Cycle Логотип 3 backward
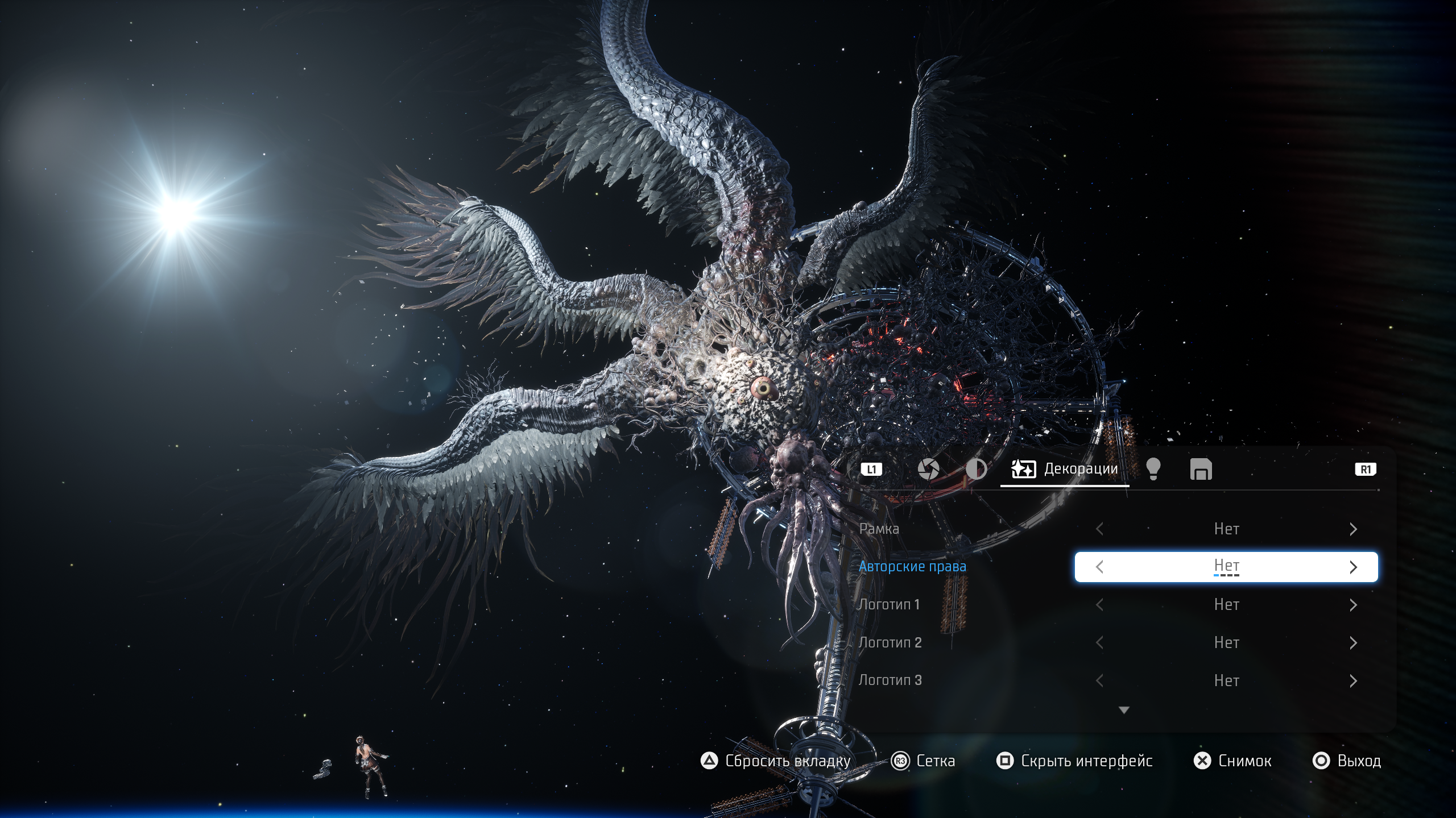Screen dimensions: 1456x818 pyautogui.click(x=1099, y=680)
